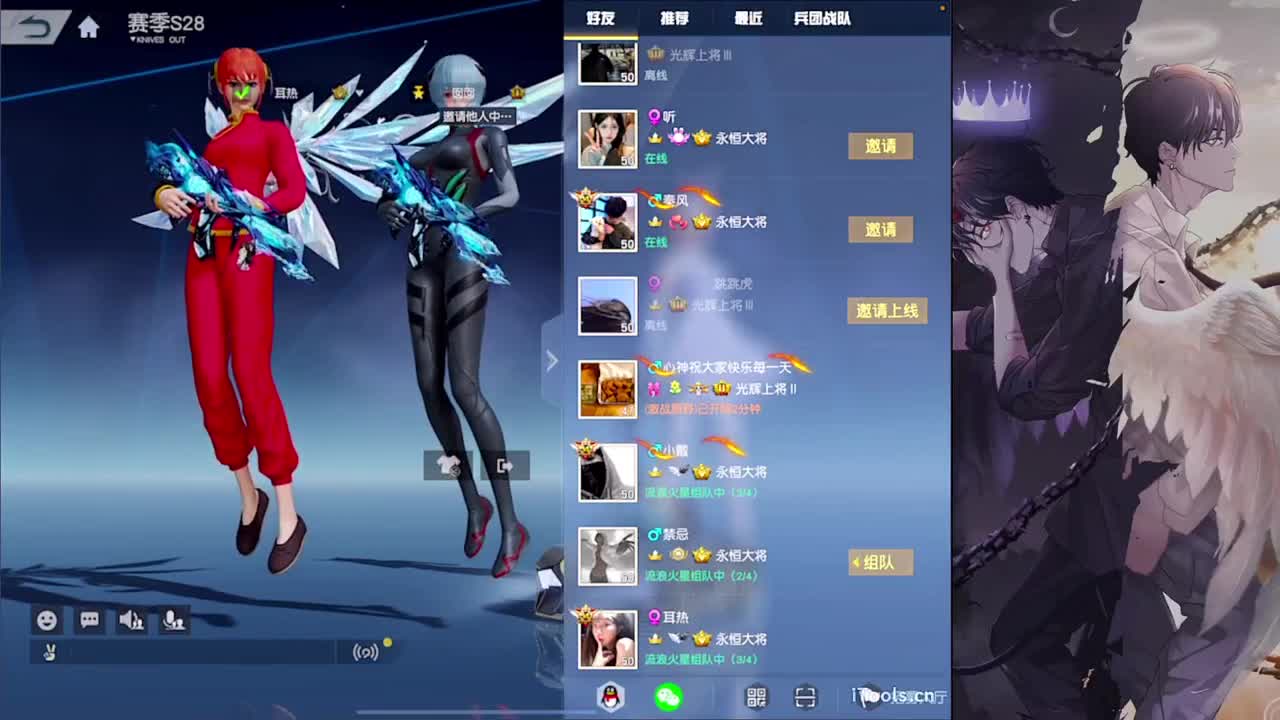The width and height of the screenshot is (1280, 720).
Task: Click the 组队 button beside 禁忌
Action: click(x=879, y=562)
